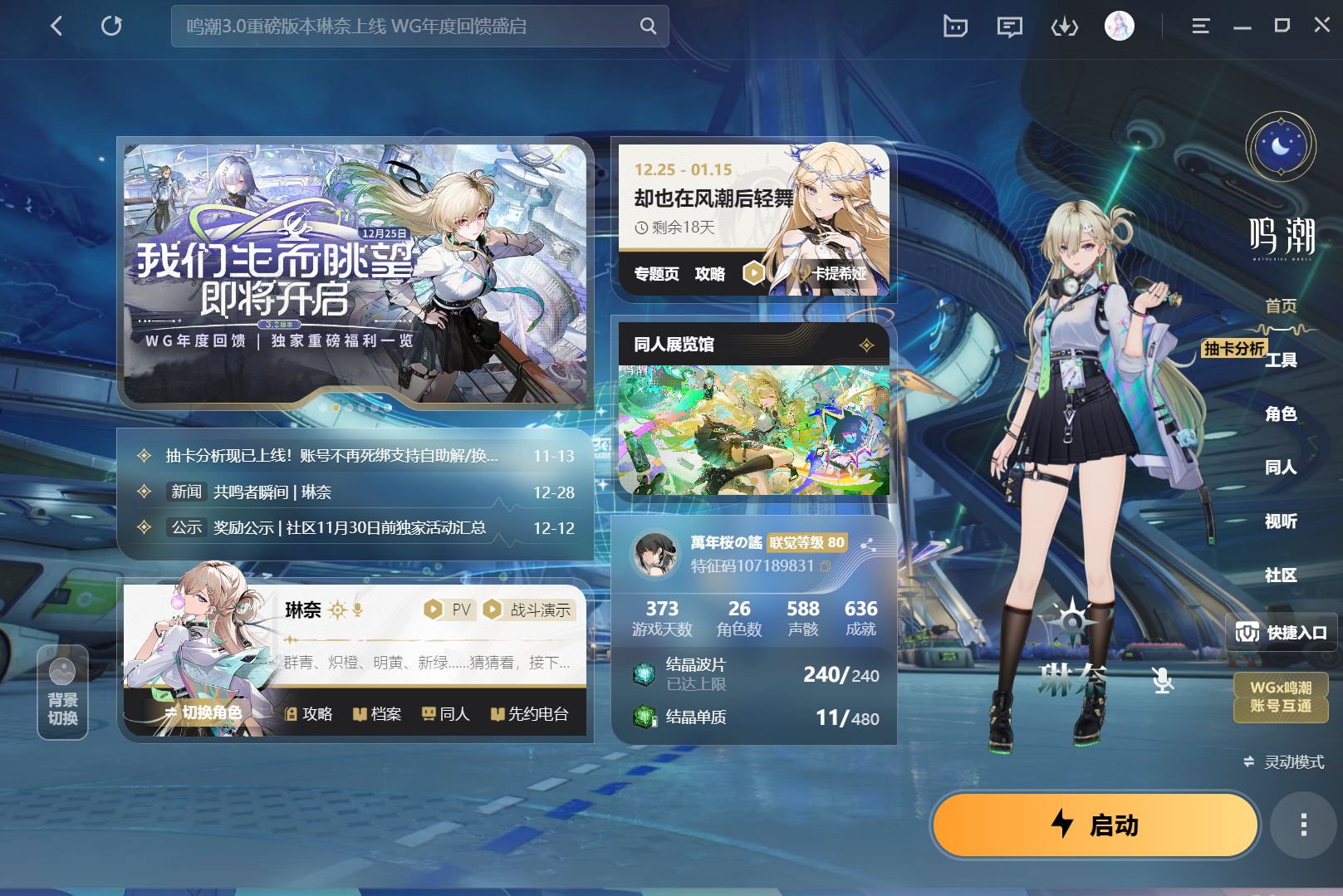Launch the game with 启动 button

coord(1095,825)
